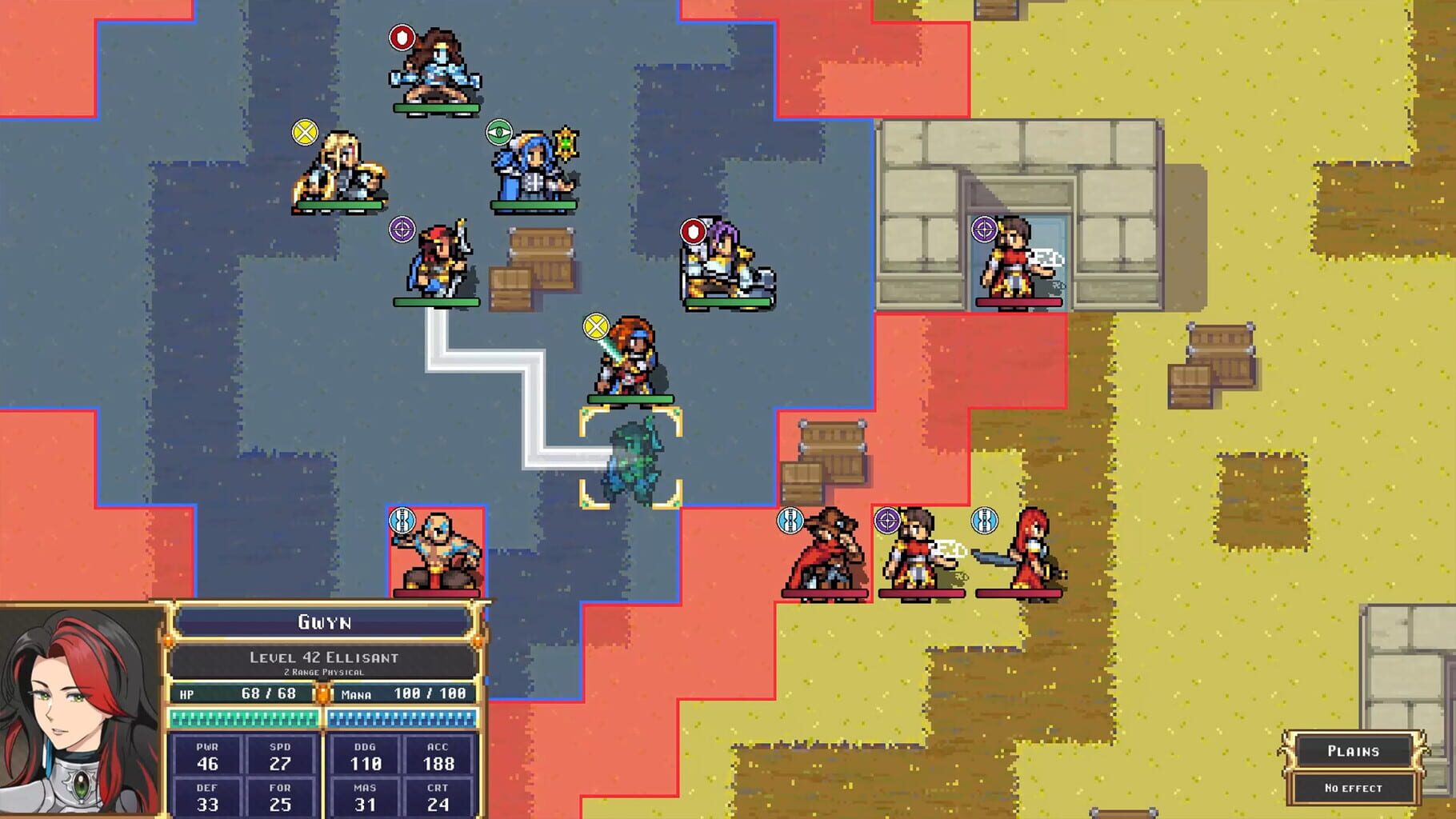Screen dimensions: 1456x819
Task: Click the red shield status icon above the blue-haired rider
Action: [x=401, y=35]
